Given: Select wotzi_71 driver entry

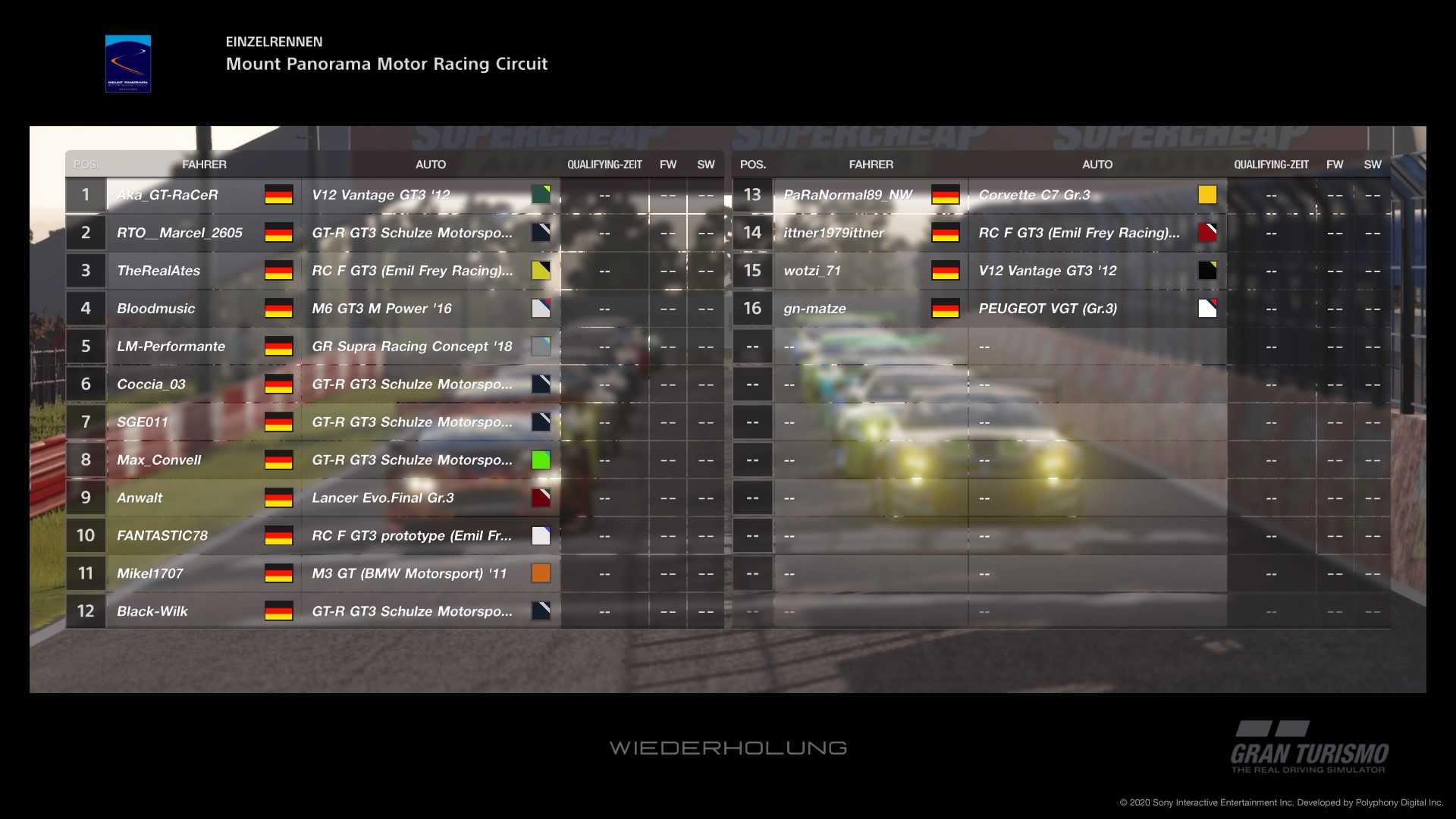Looking at the screenshot, I should click(x=812, y=271).
